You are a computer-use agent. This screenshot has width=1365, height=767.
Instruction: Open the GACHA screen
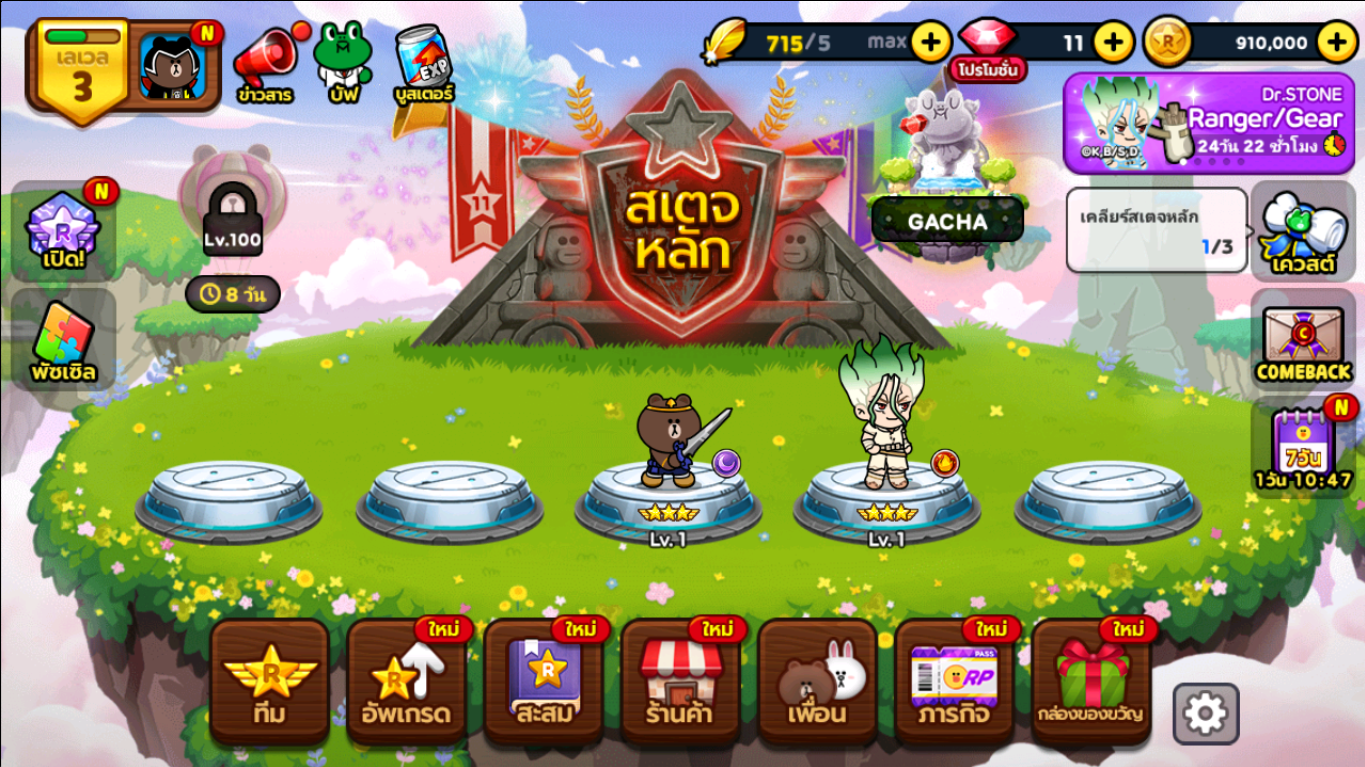click(947, 221)
